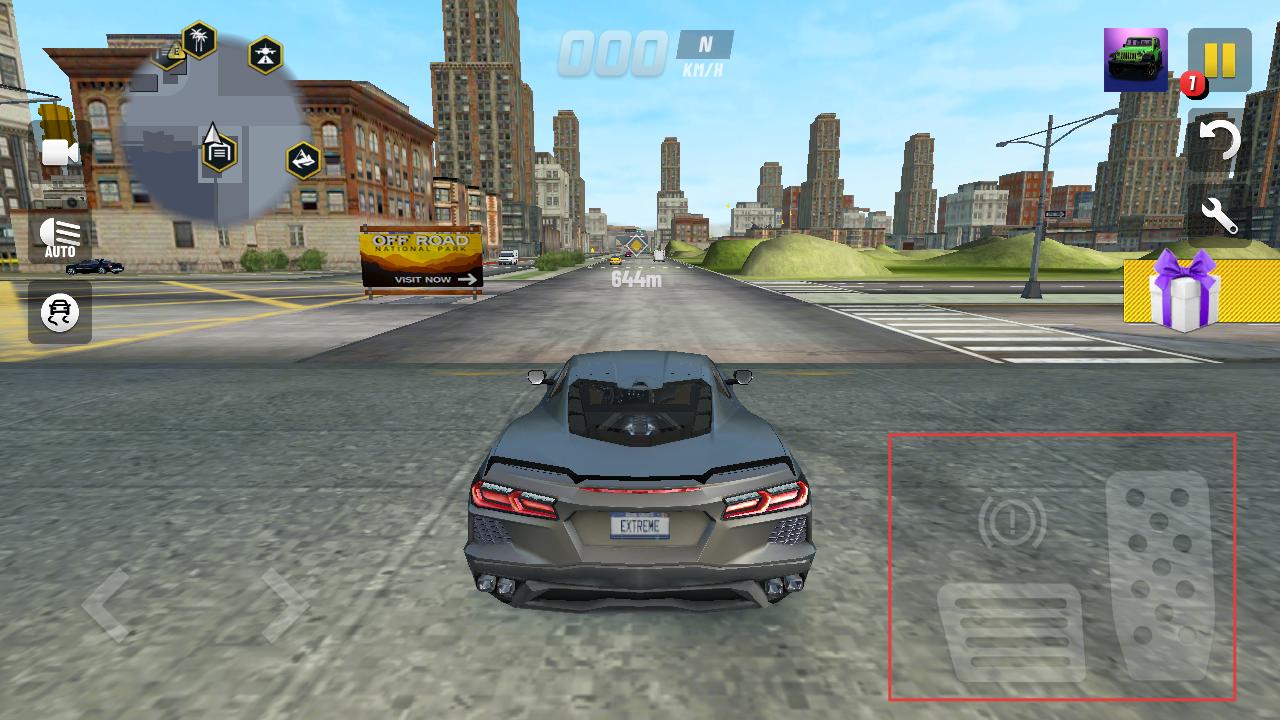Toggle the traction control skid icon
The width and height of the screenshot is (1280, 720).
(x=60, y=313)
